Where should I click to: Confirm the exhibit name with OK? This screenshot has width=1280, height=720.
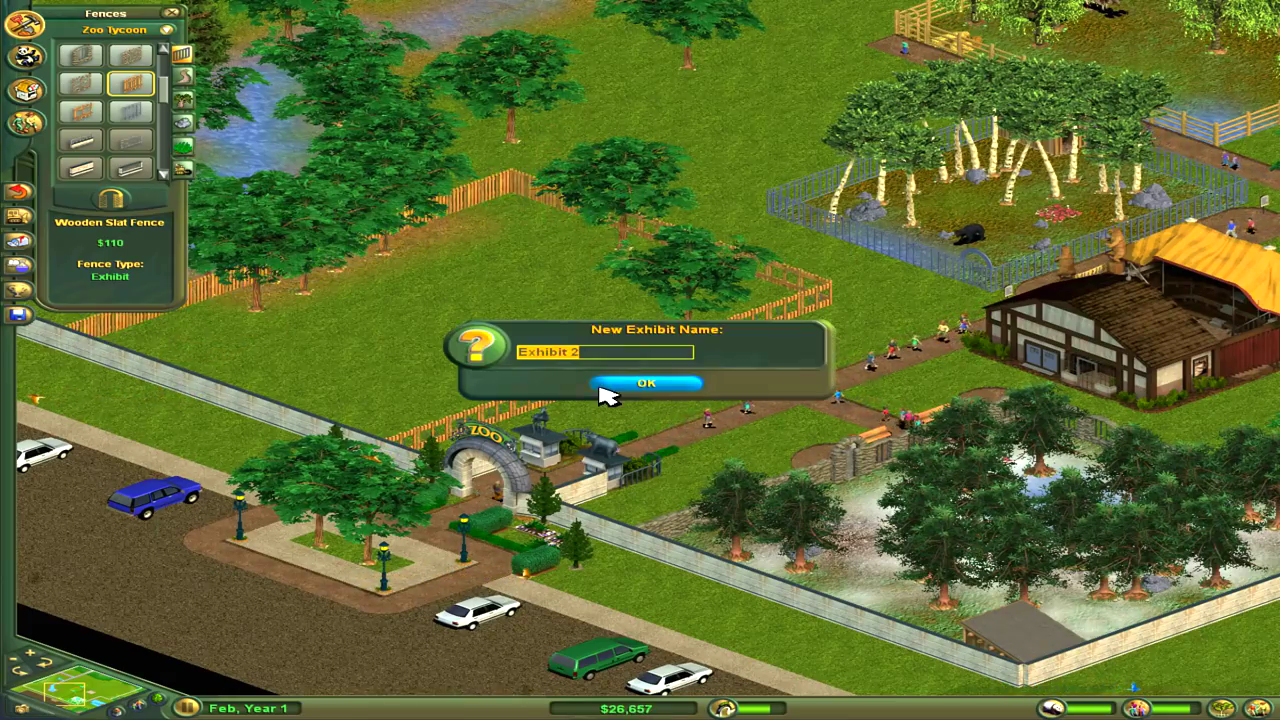(646, 383)
